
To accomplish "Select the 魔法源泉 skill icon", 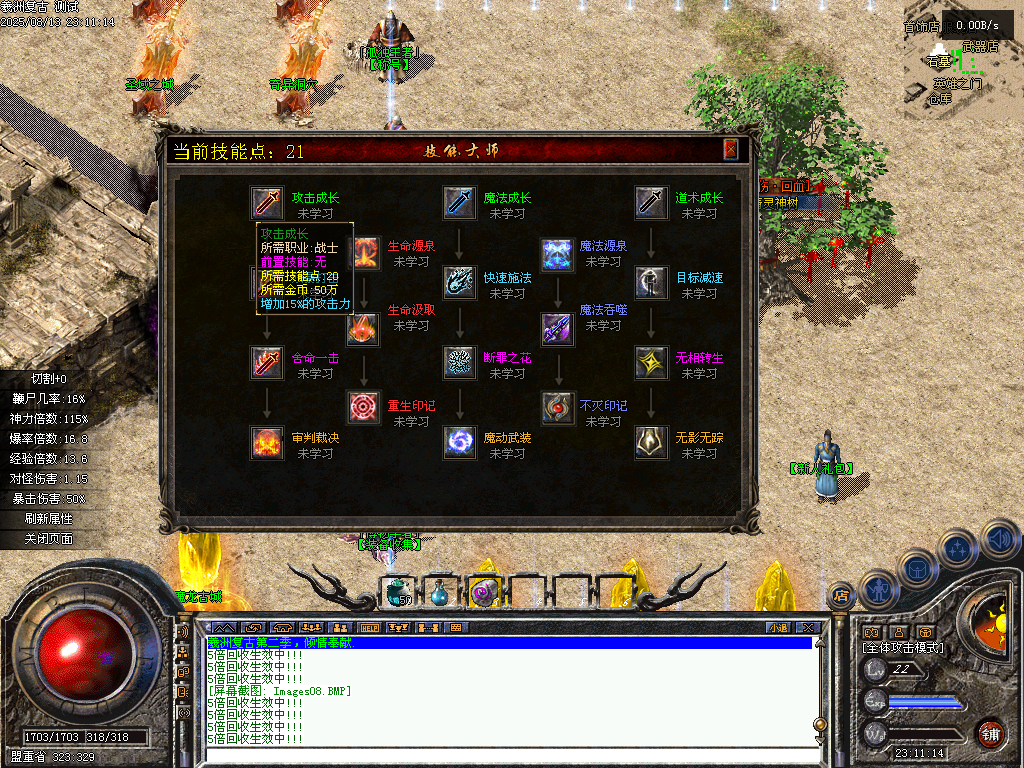I will point(556,254).
